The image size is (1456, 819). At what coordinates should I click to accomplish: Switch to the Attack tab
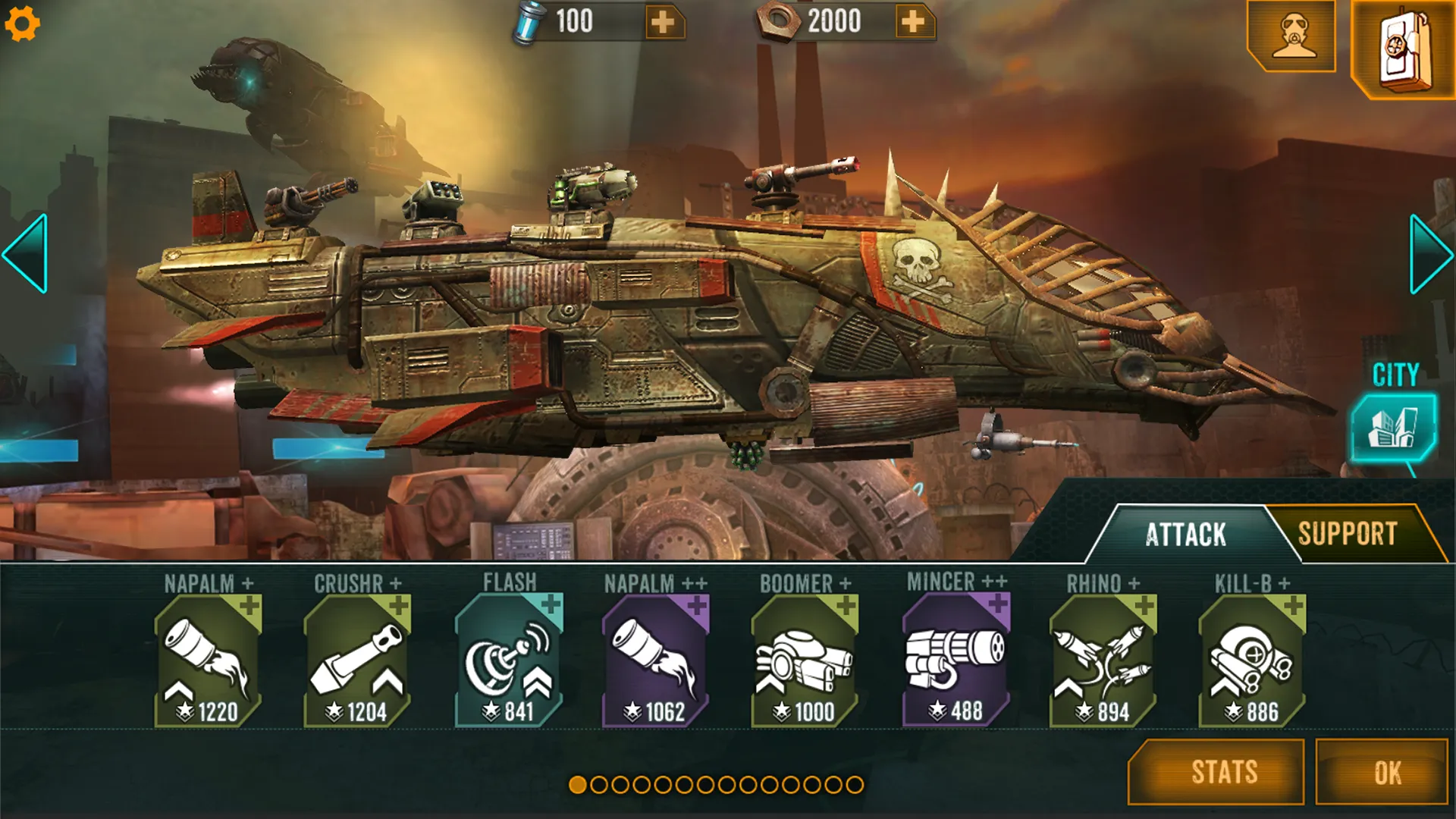(1185, 535)
